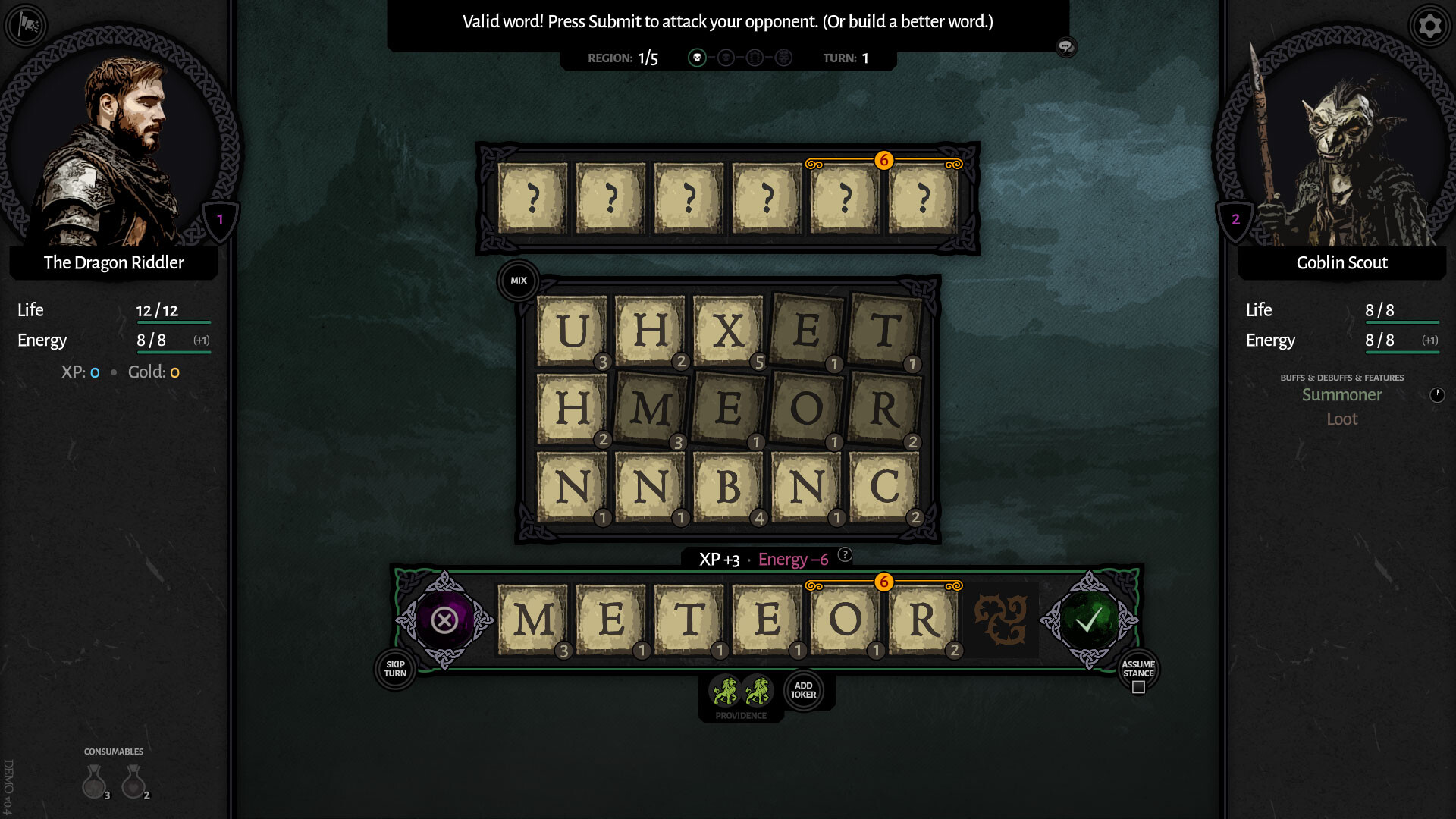Click the final boss node on region track

click(x=784, y=57)
